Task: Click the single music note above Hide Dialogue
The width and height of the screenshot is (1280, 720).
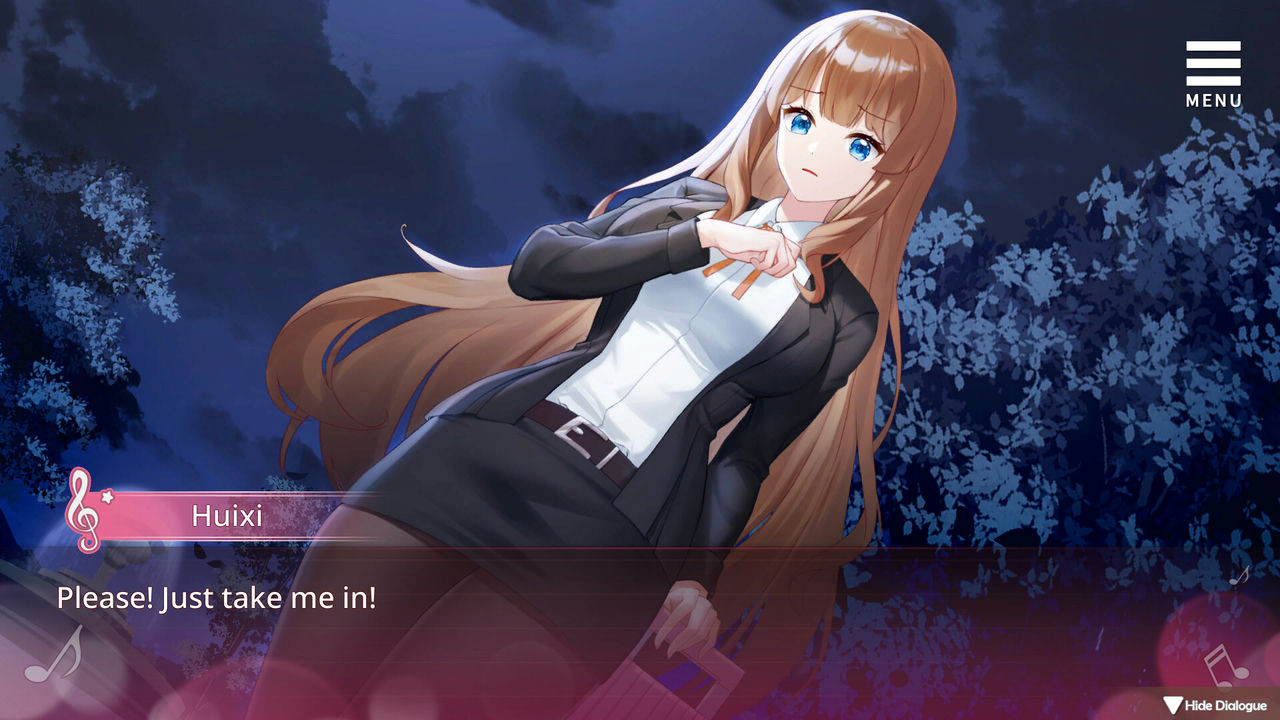Action: point(1238,578)
